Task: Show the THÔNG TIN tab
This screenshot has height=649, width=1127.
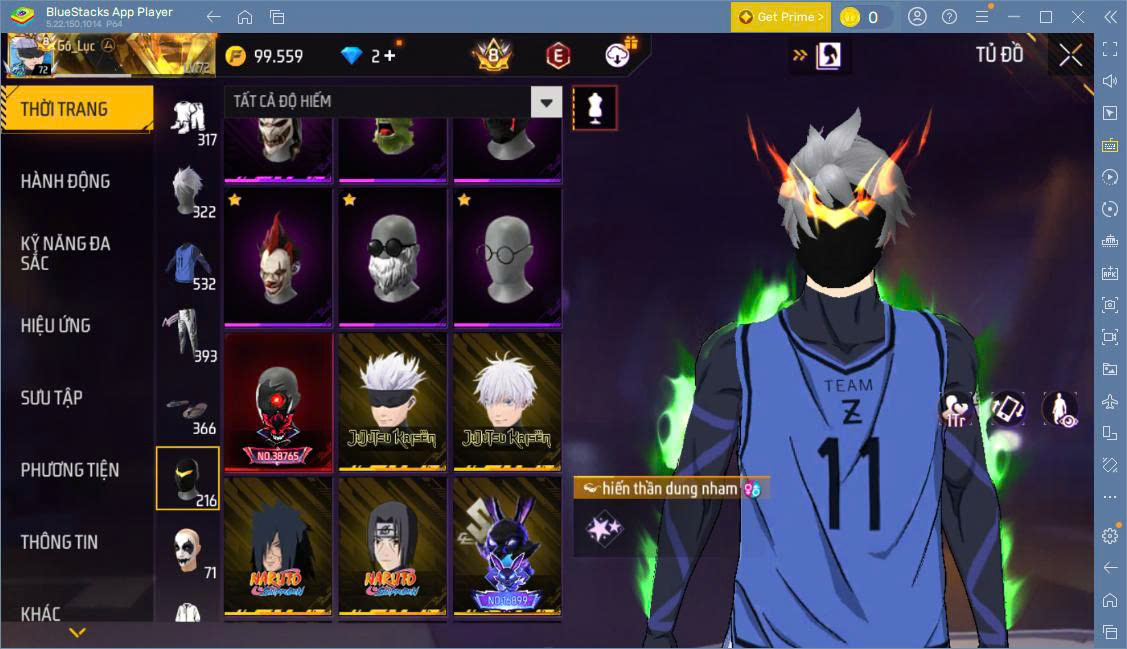Action: click(x=60, y=541)
